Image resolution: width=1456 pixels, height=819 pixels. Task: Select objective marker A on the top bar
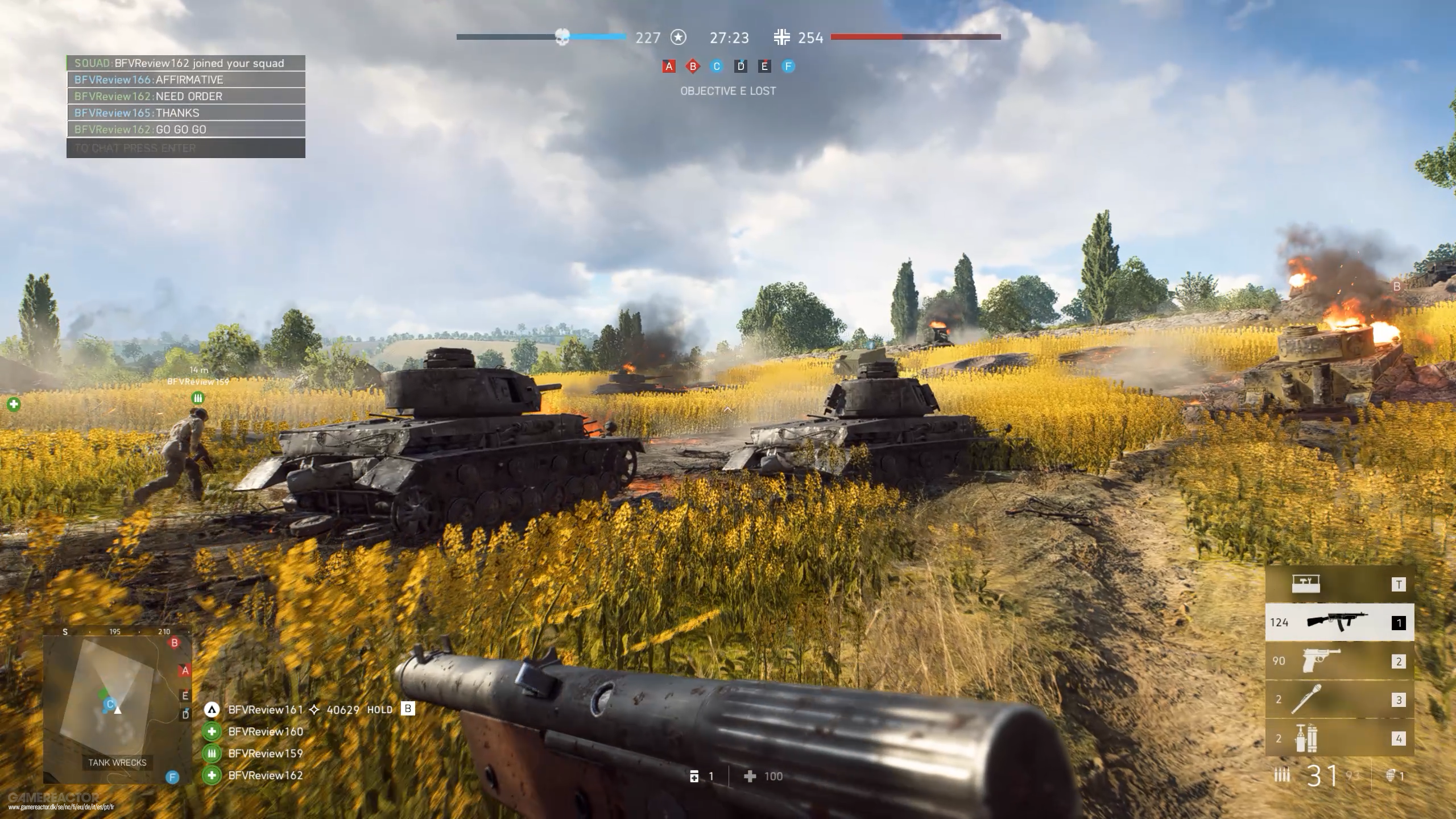pyautogui.click(x=668, y=66)
